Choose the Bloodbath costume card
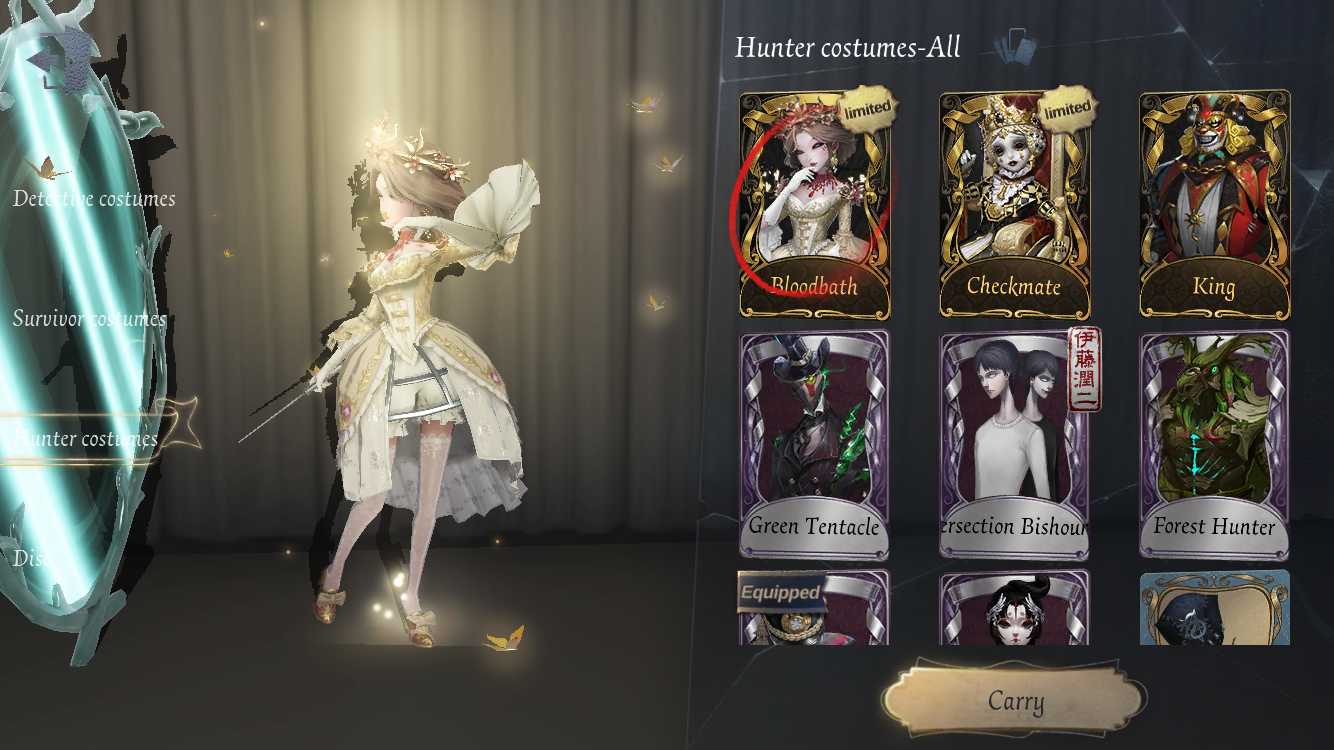Viewport: 1334px width, 750px height. (814, 205)
